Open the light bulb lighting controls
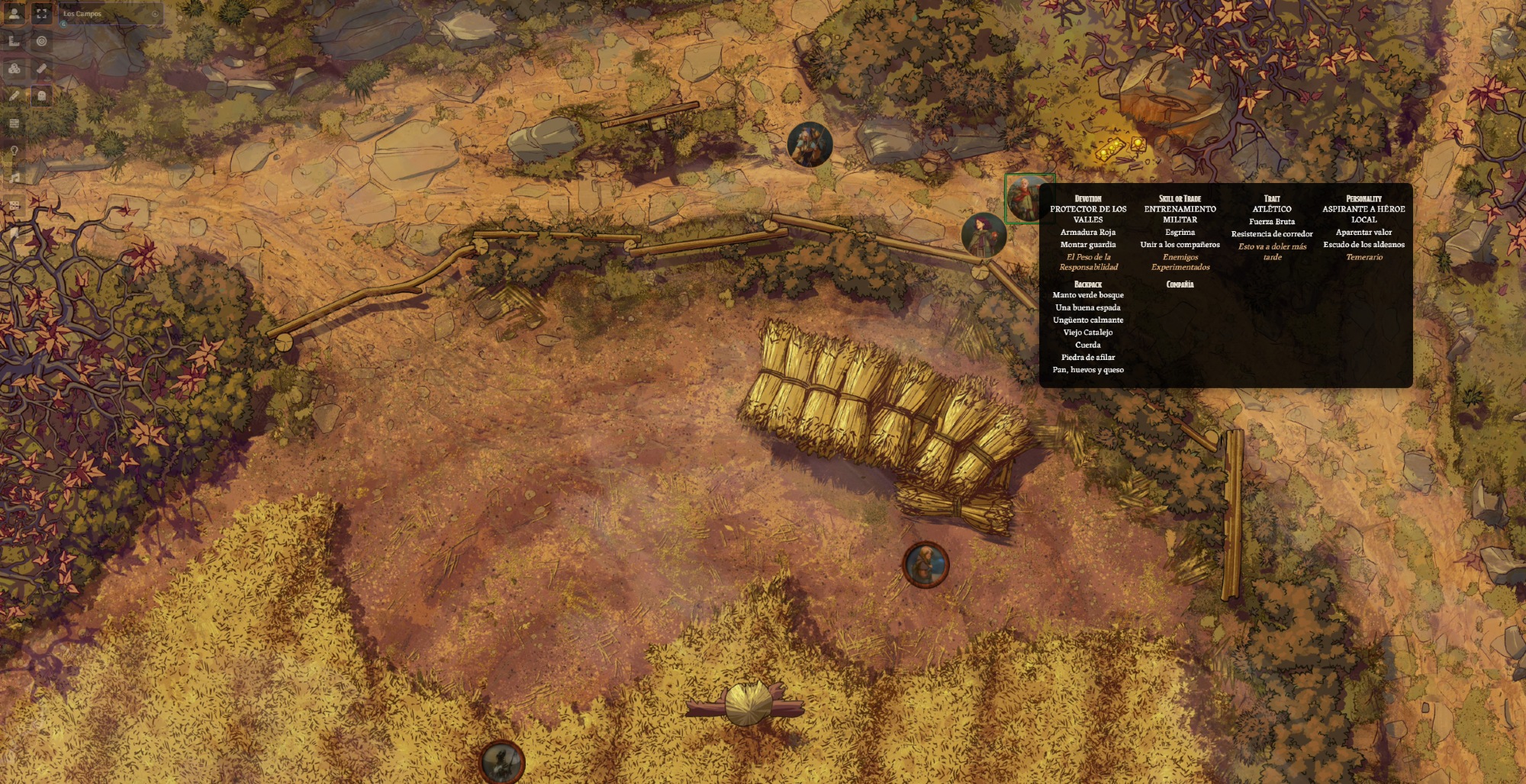Image resolution: width=1526 pixels, height=784 pixels. click(x=14, y=151)
